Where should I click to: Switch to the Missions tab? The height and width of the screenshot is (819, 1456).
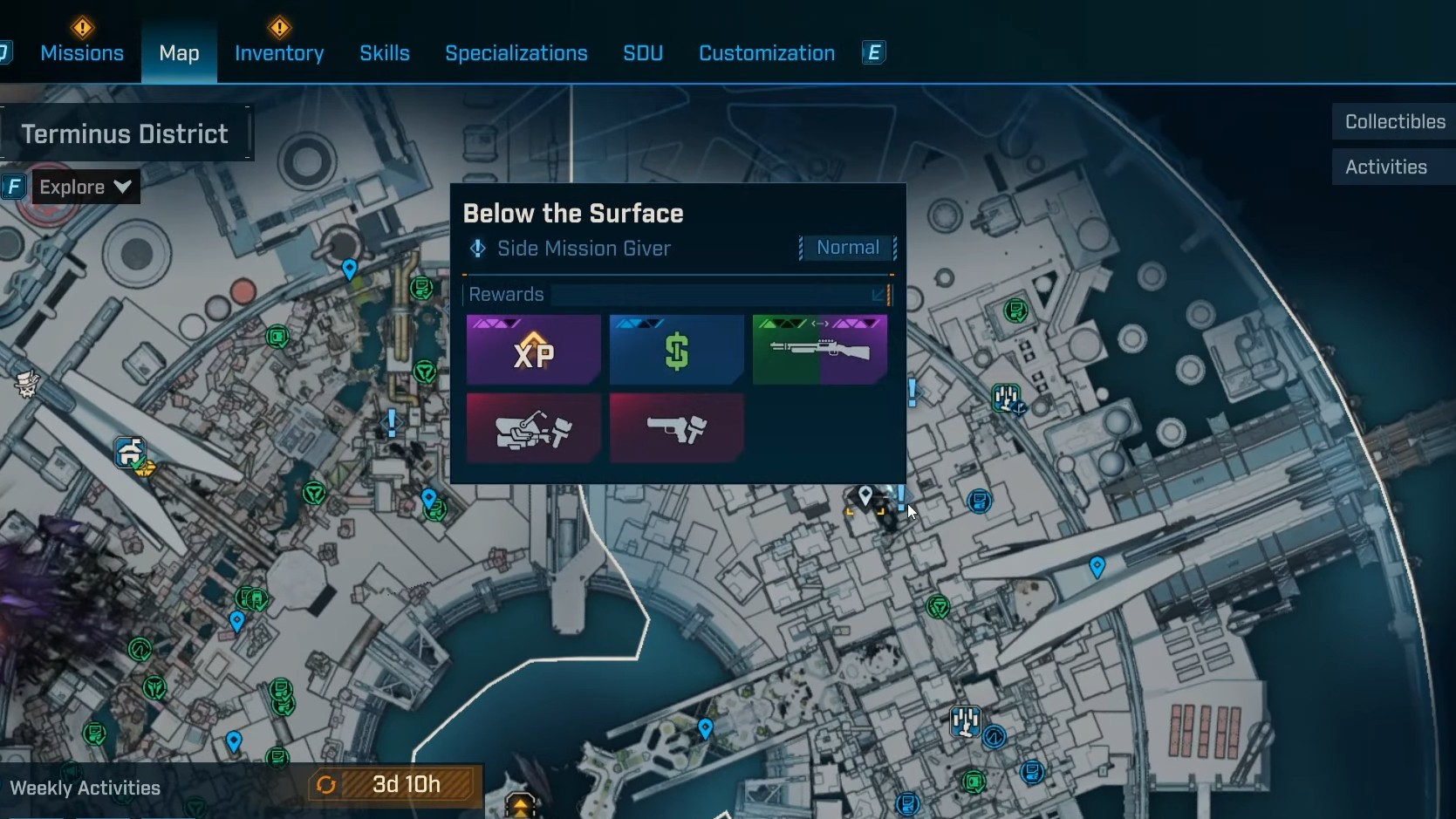(82, 53)
